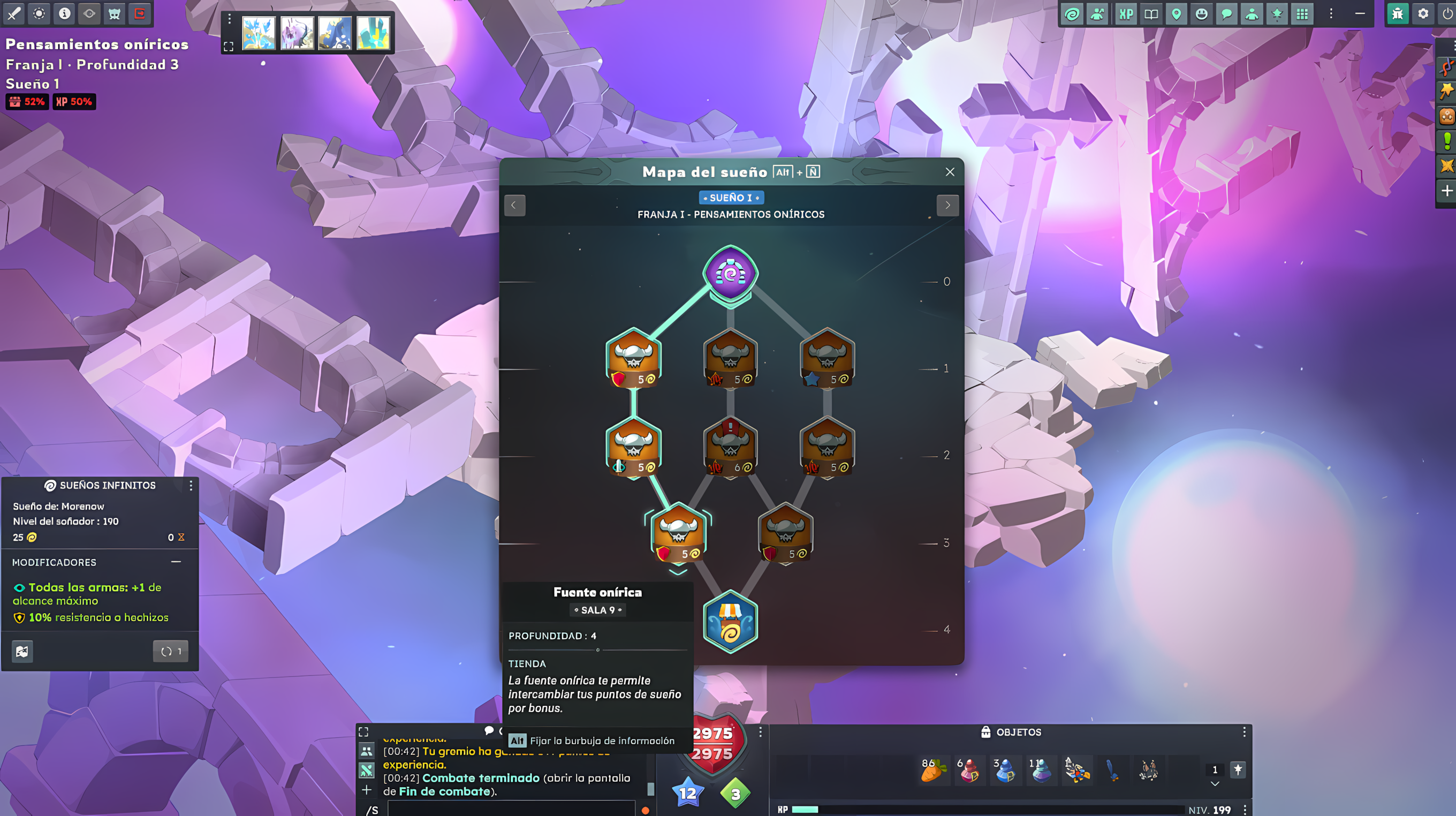Open the quest book icon in top toolbar

[x=1151, y=14]
